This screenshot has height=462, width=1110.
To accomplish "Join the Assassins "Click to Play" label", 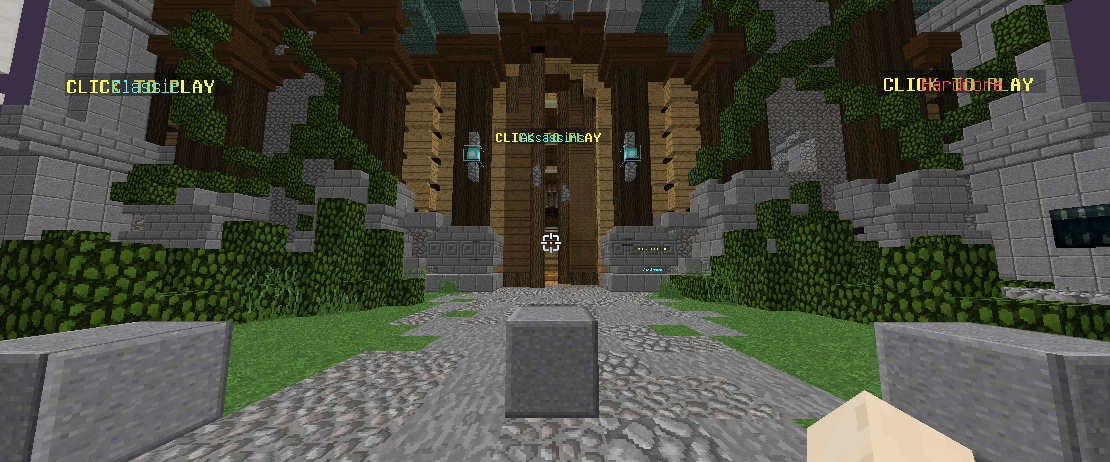I will tap(548, 137).
